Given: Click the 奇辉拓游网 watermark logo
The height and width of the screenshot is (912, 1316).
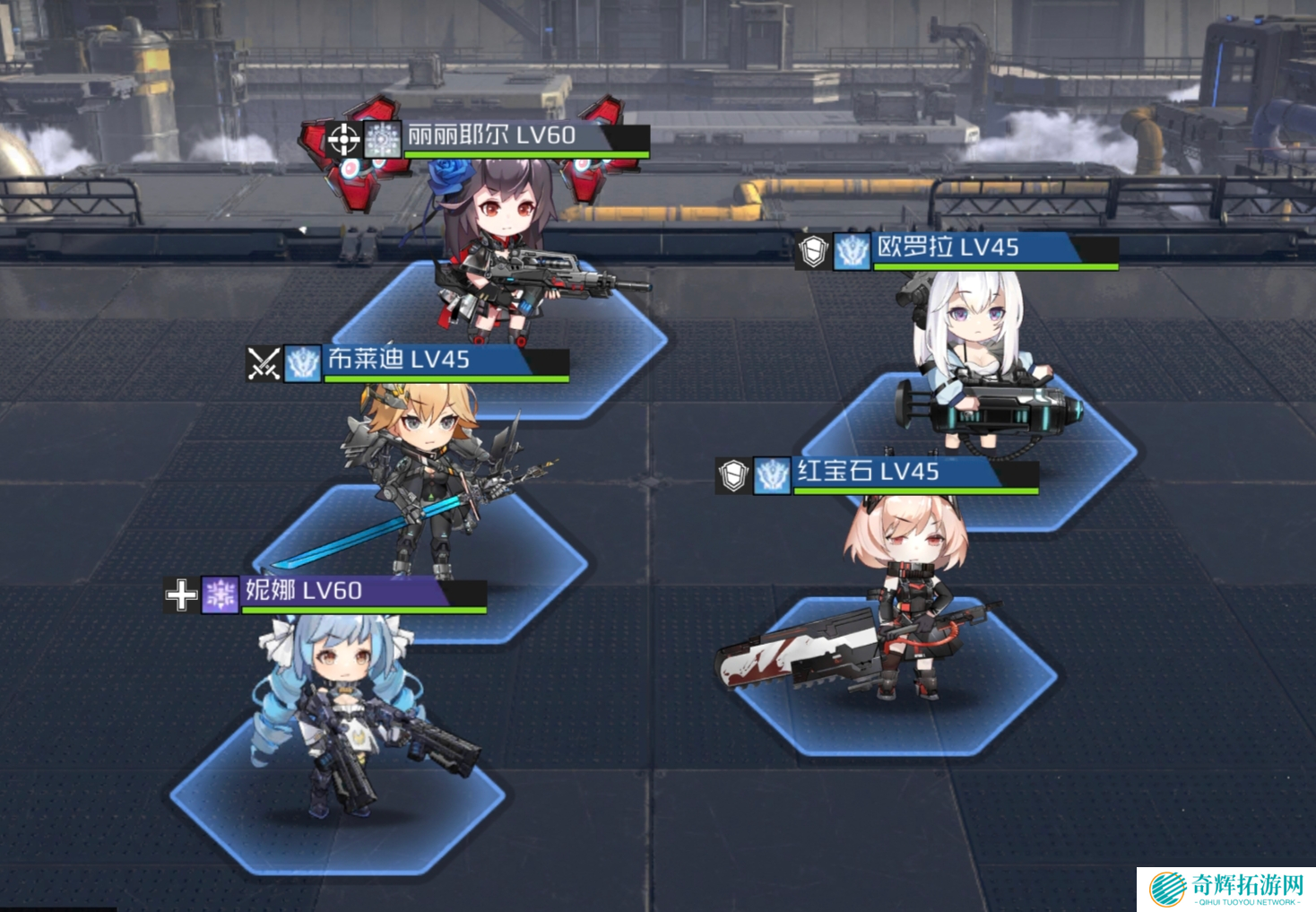Looking at the screenshot, I should point(1226,889).
